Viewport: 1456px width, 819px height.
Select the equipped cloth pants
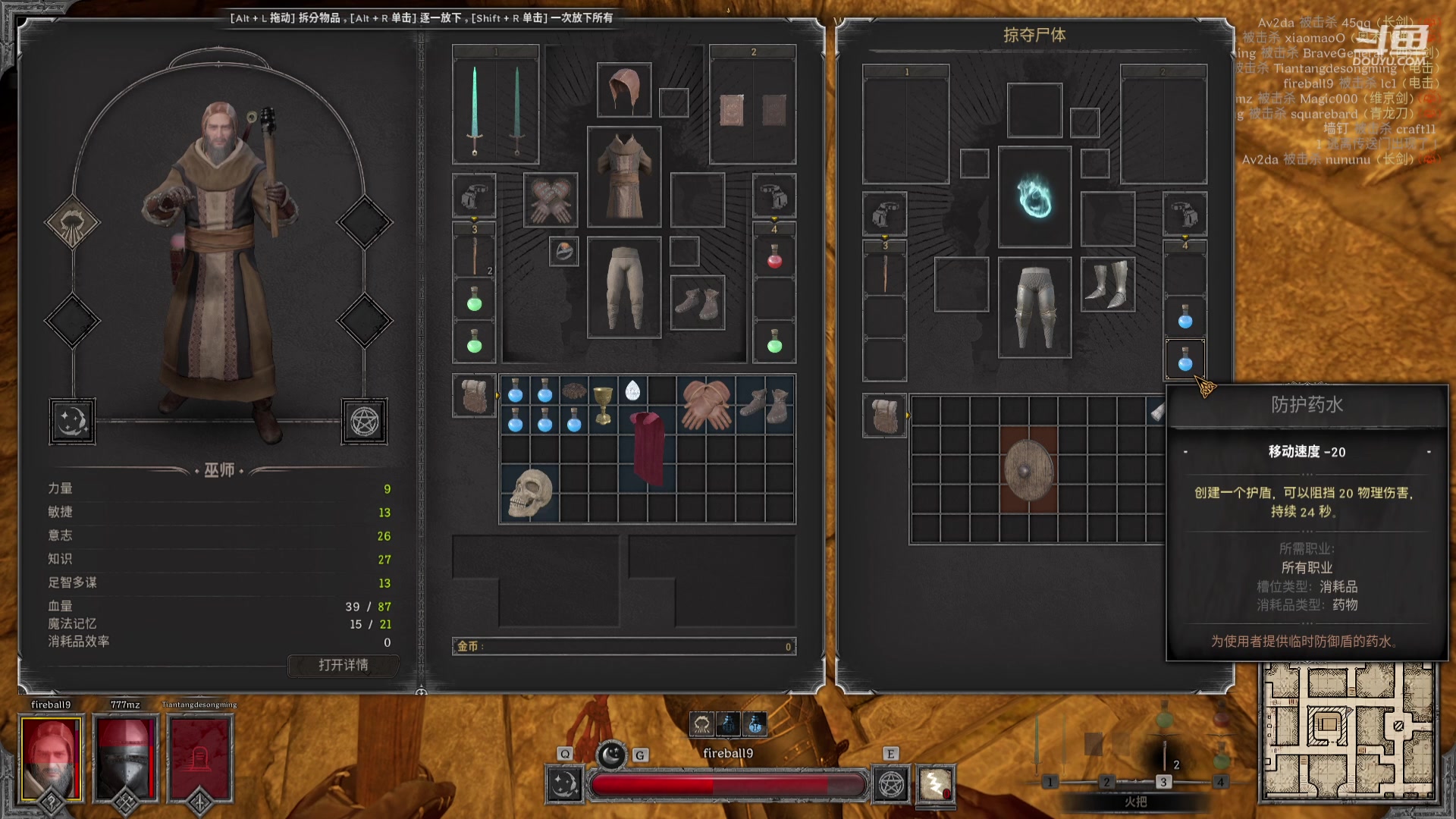click(624, 287)
